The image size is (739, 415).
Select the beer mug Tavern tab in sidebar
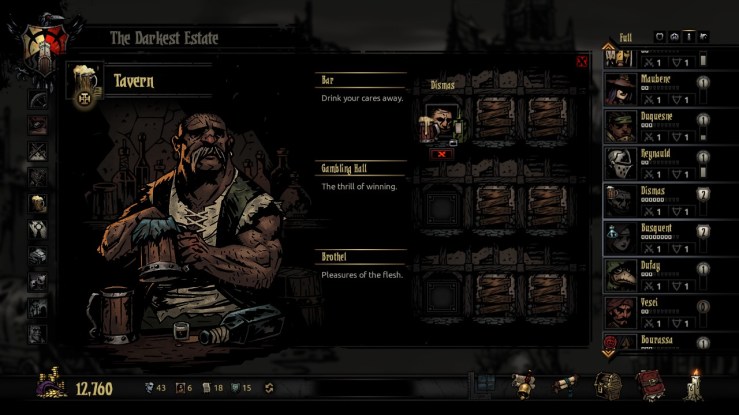click(x=38, y=203)
